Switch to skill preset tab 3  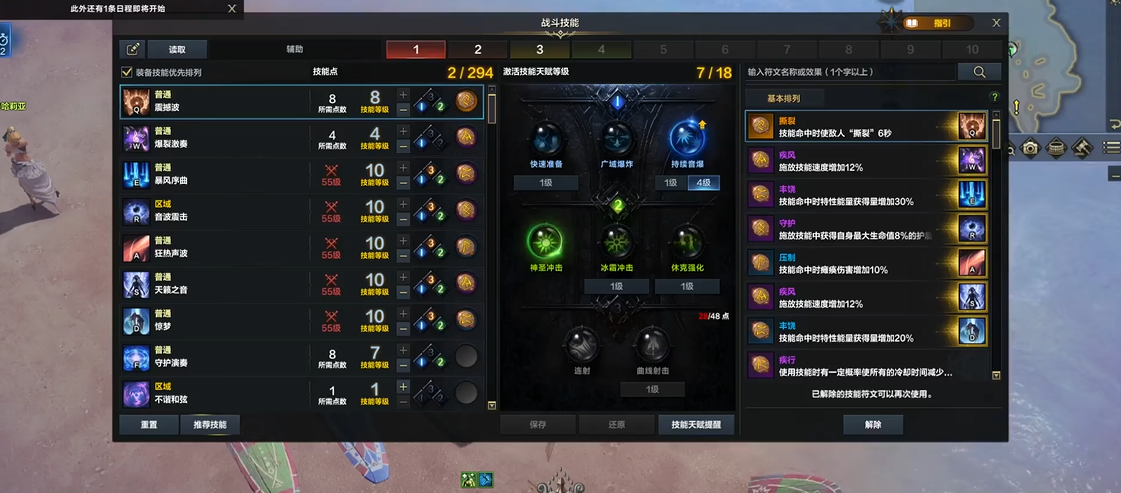point(539,50)
